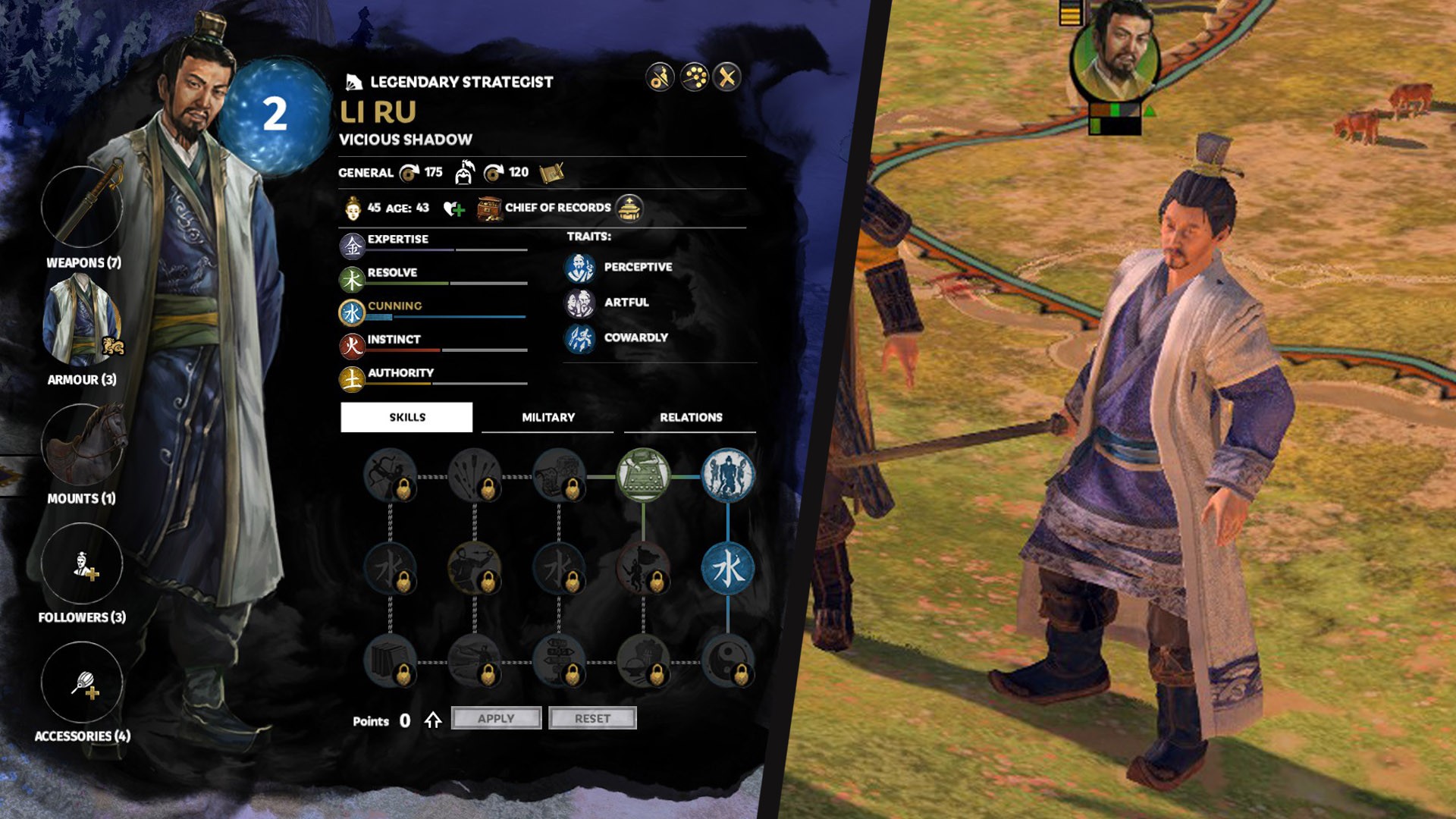
Task: Open the Accessories slot
Action: tap(82, 682)
